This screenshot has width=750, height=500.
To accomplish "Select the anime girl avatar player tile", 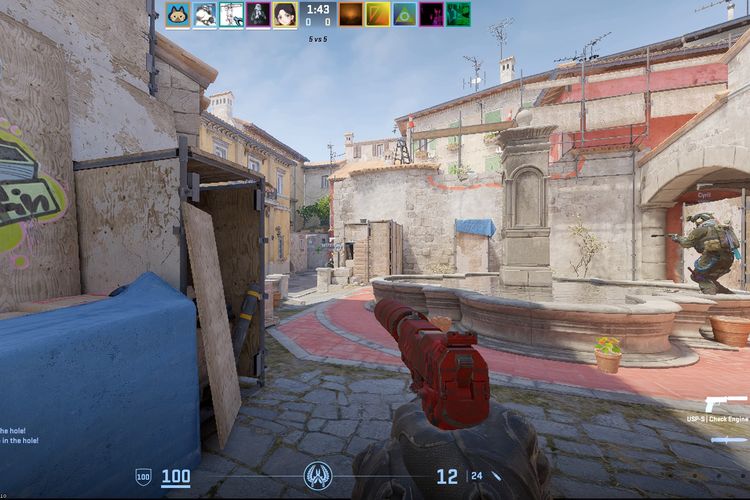I will pyautogui.click(x=285, y=14).
